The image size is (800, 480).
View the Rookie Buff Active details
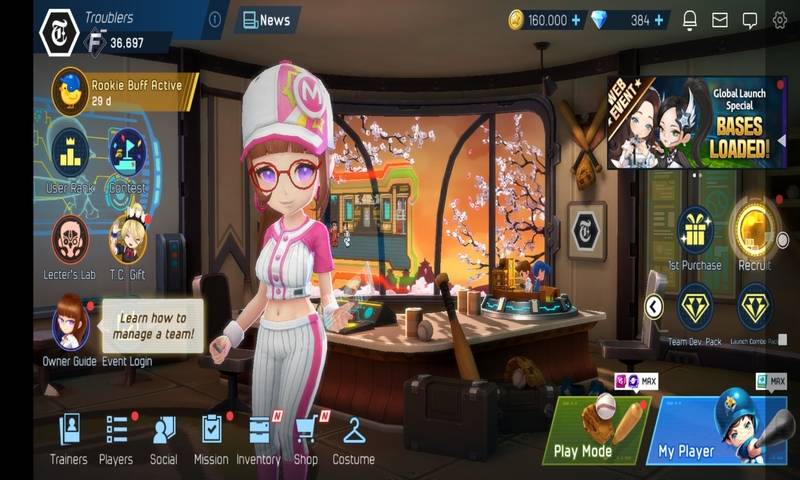point(124,92)
